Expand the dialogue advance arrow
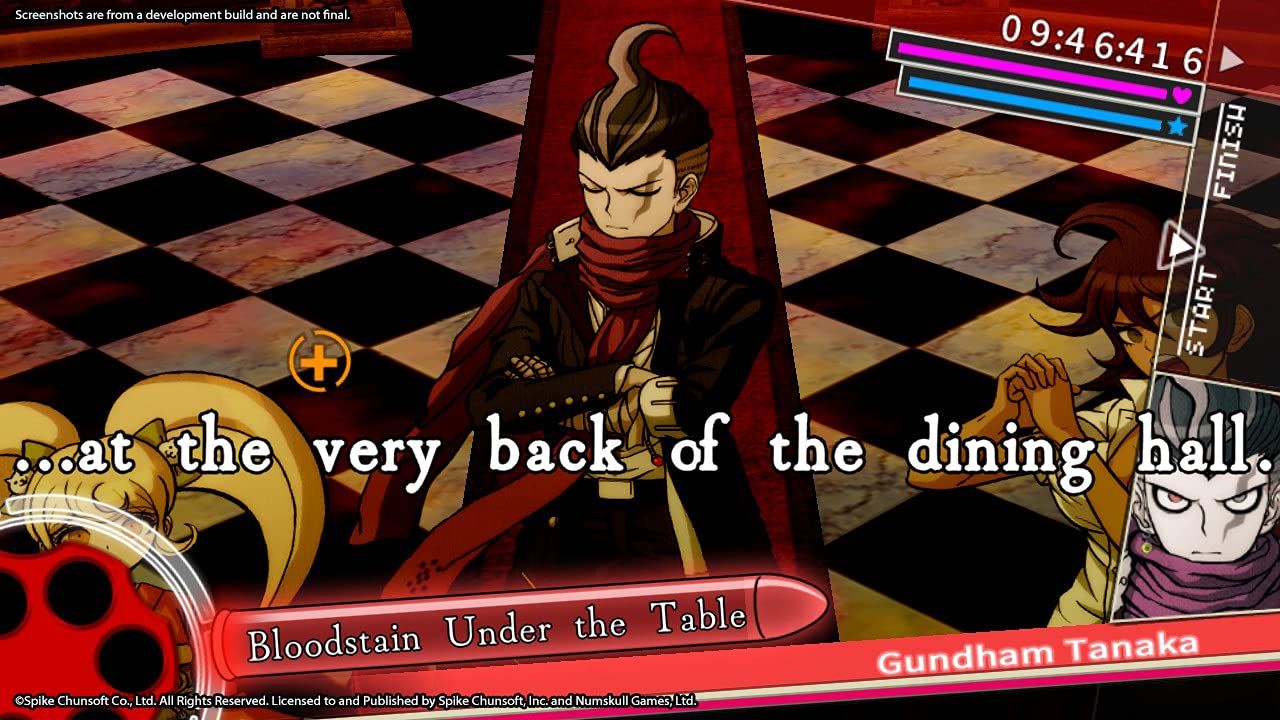This screenshot has height=720, width=1280. pyautogui.click(x=1180, y=243)
